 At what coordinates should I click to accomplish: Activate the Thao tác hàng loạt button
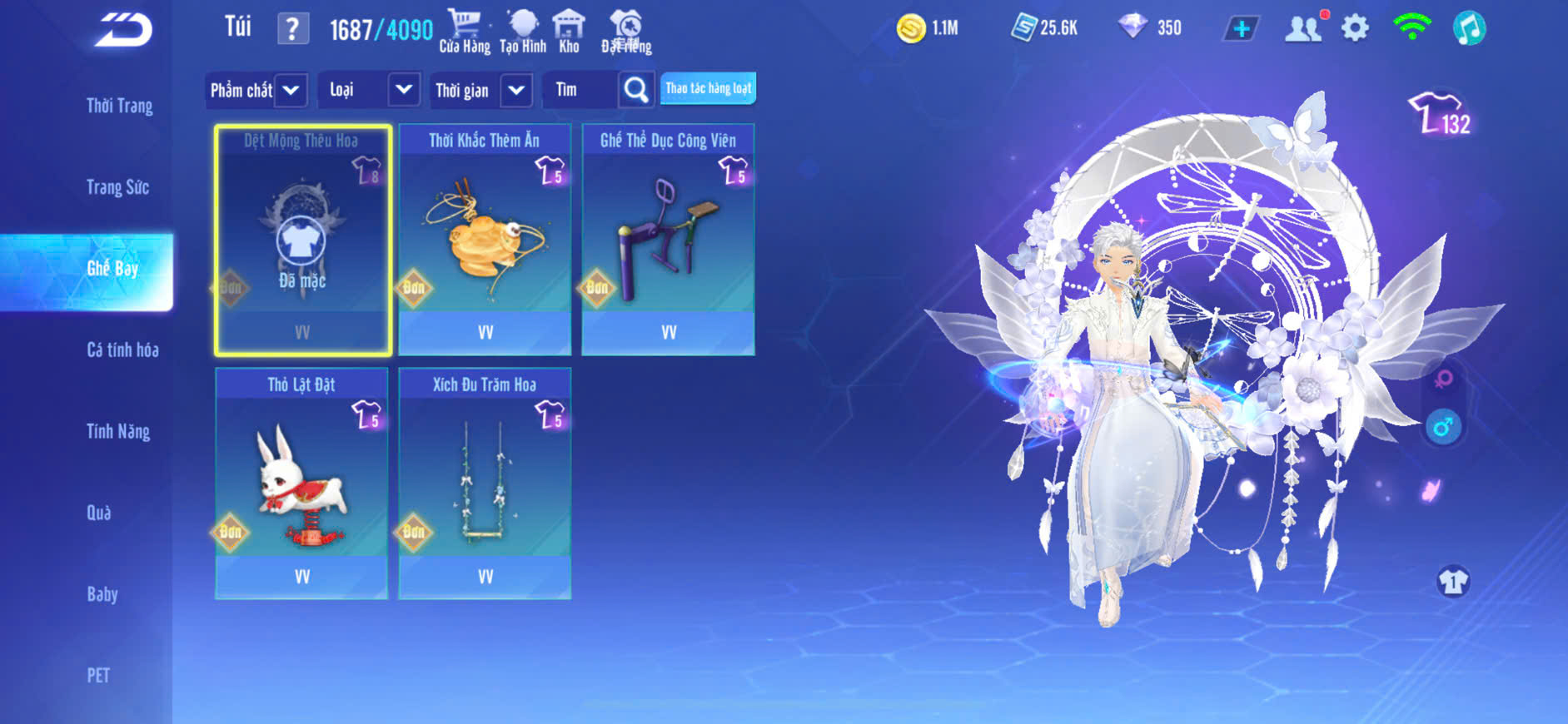(708, 88)
